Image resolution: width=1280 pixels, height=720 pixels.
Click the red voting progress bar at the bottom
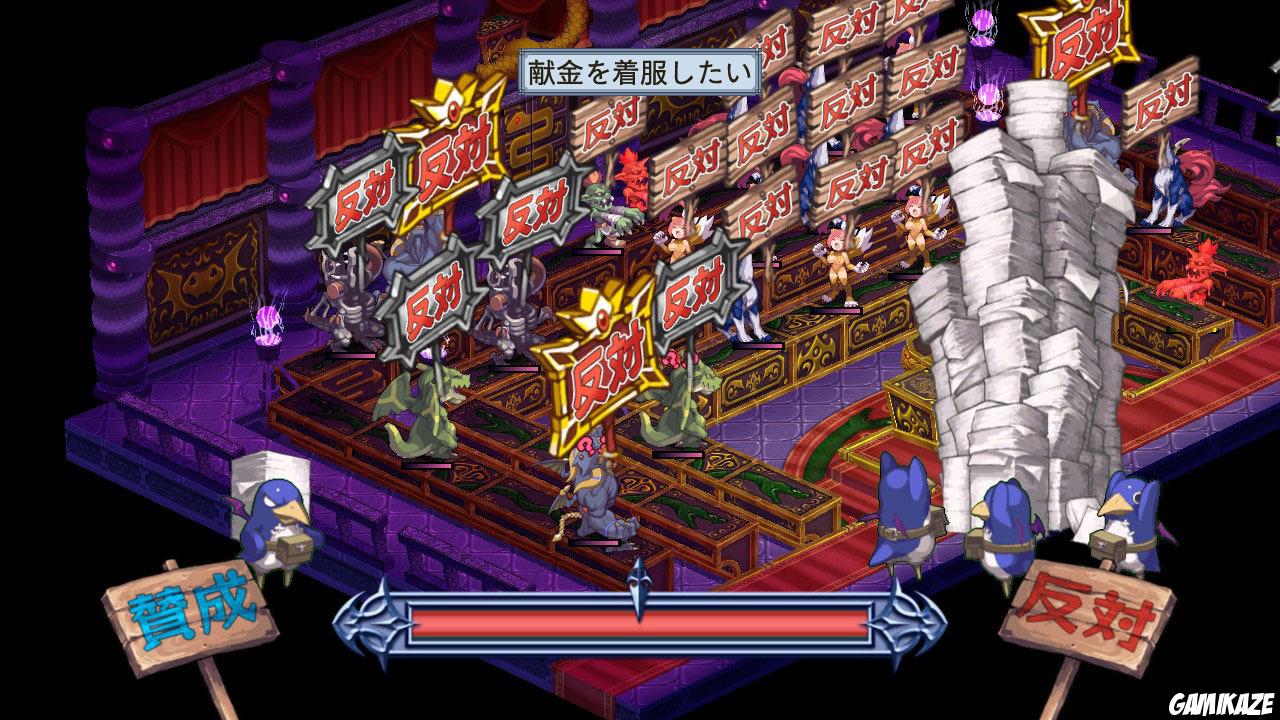pos(640,623)
